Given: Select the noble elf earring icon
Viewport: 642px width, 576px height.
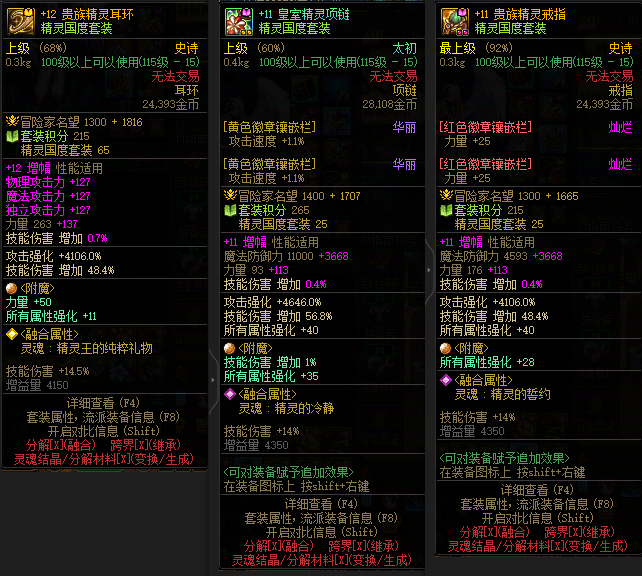Looking at the screenshot, I should click(x=20, y=20).
